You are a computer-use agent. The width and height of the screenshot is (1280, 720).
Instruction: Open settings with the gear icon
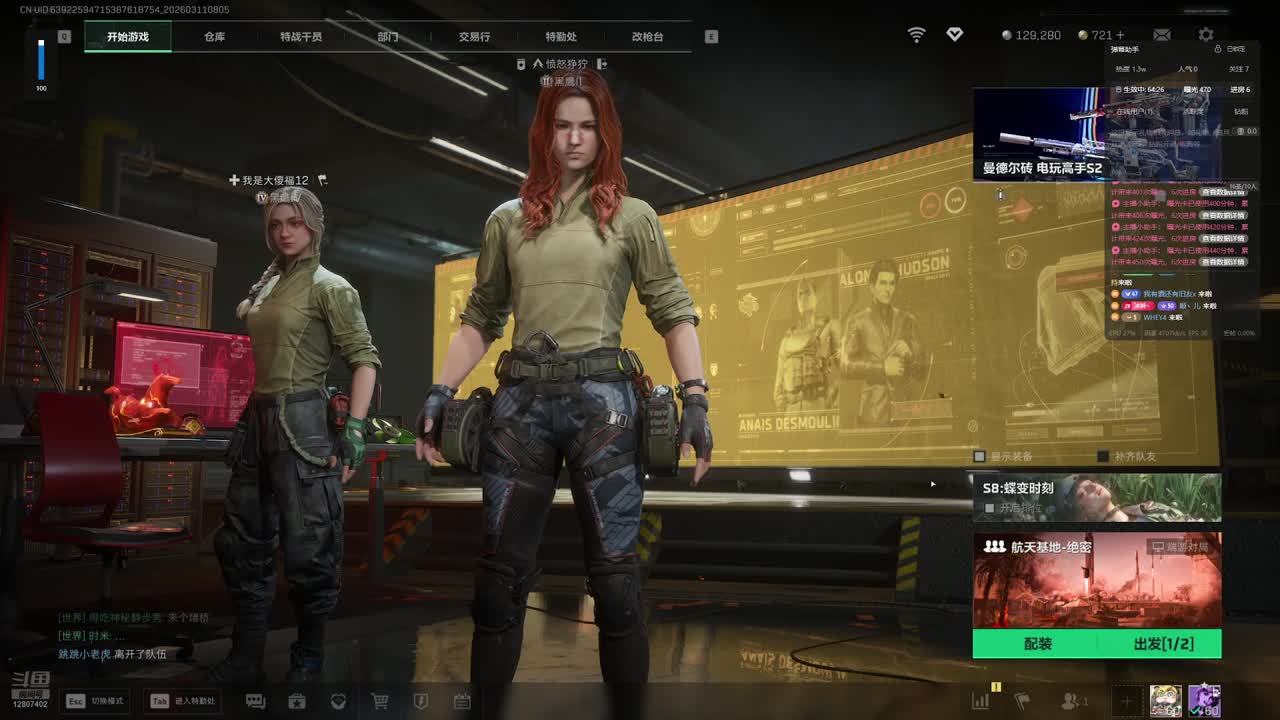[1206, 35]
